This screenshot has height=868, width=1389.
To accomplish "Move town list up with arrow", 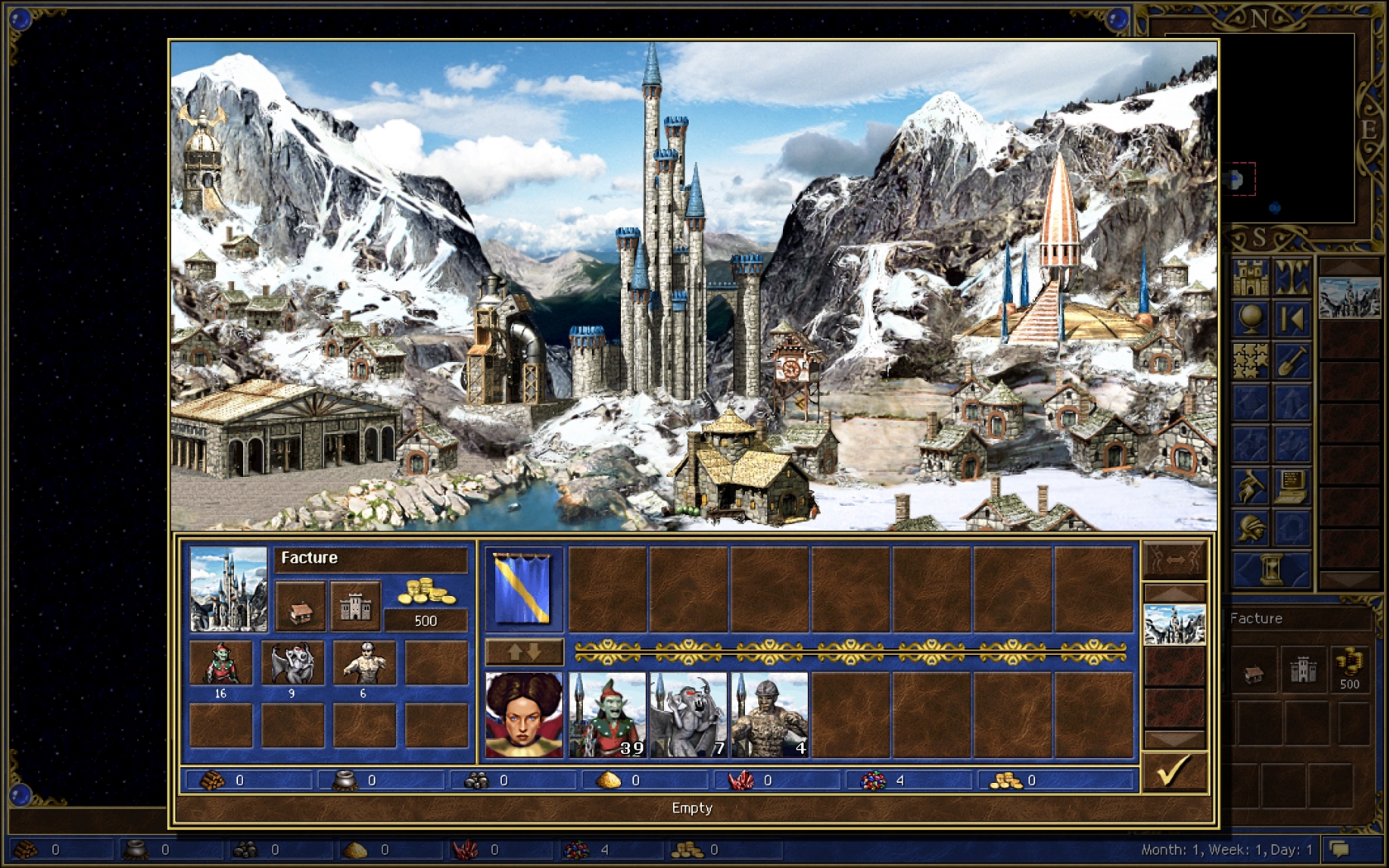I will (x=1174, y=593).
